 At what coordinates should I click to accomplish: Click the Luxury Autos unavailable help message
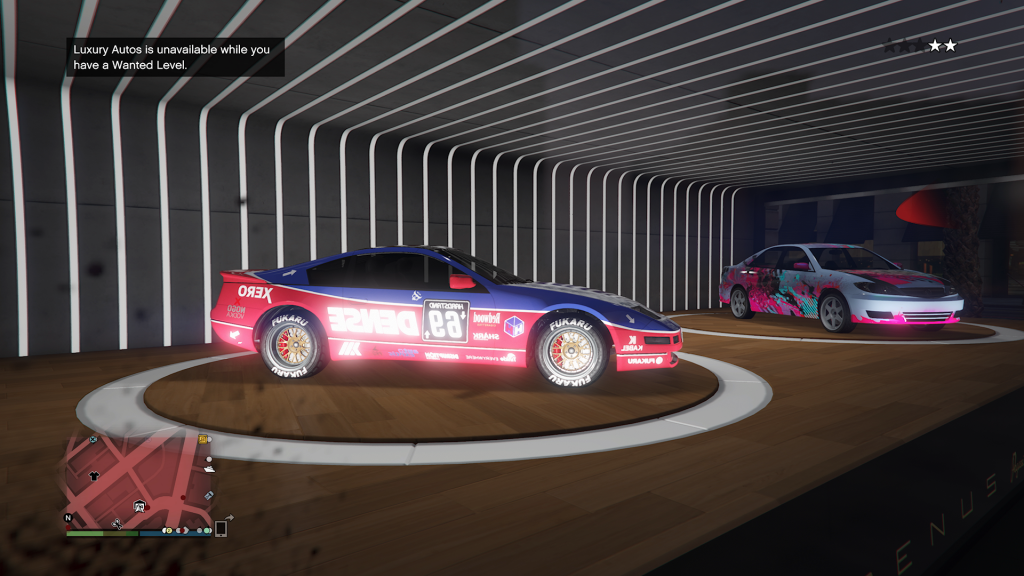click(176, 56)
